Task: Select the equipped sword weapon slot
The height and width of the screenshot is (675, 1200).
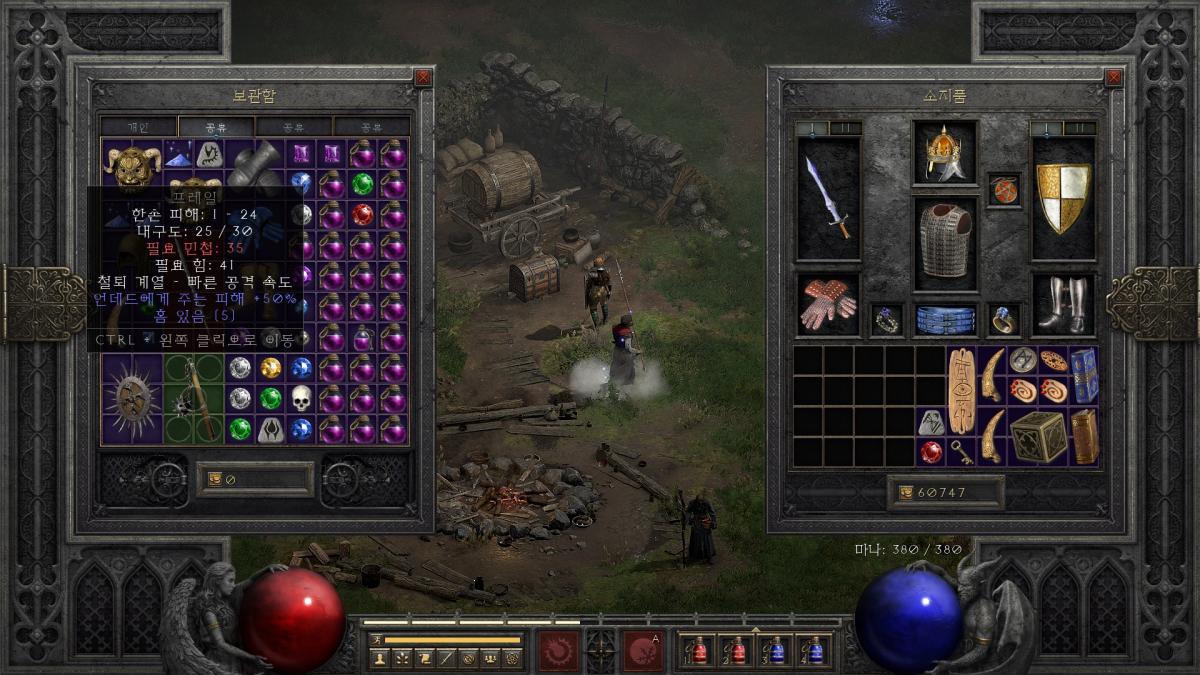Action: click(829, 197)
